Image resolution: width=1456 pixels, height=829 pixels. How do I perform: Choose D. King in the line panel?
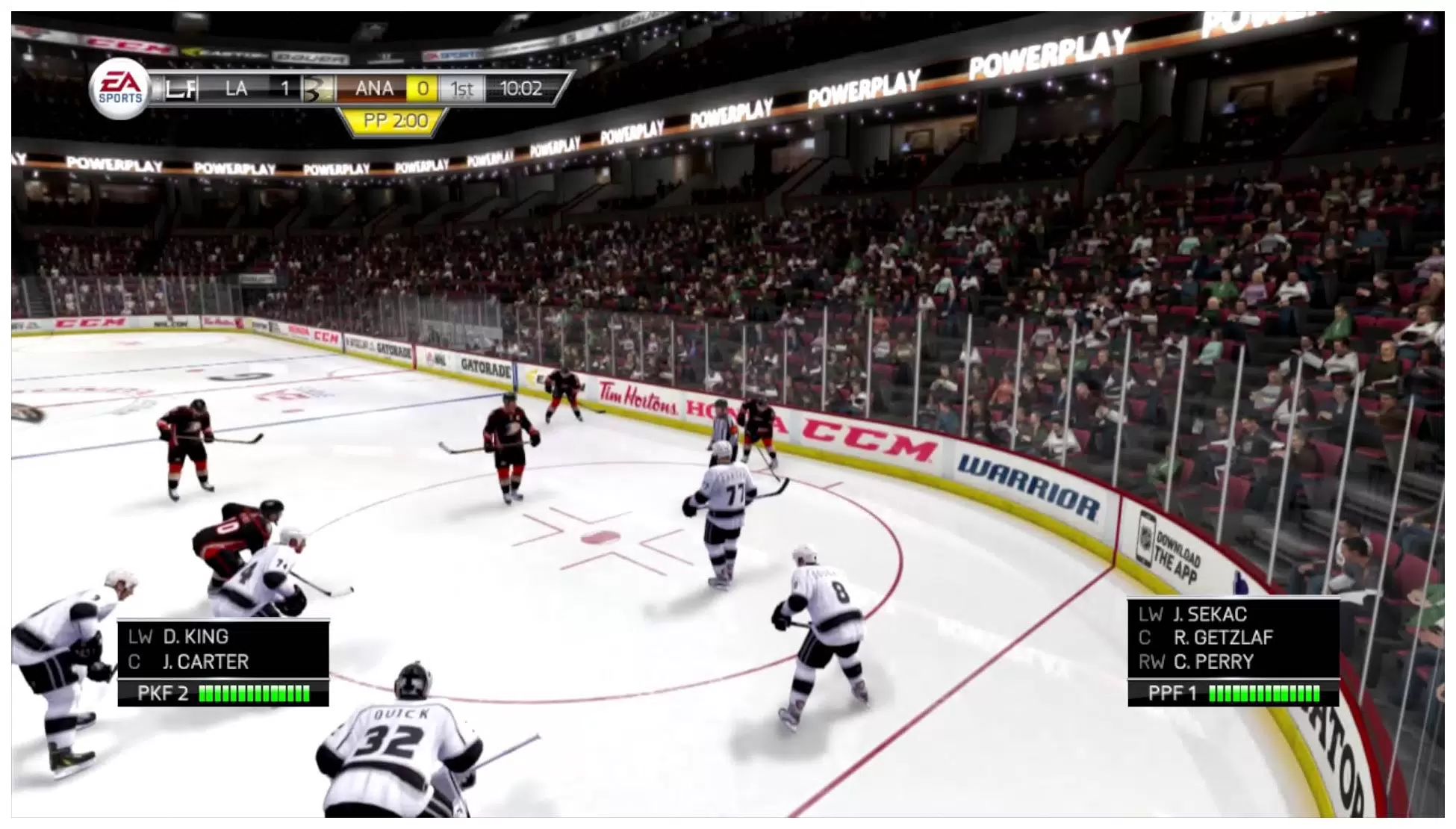[196, 637]
